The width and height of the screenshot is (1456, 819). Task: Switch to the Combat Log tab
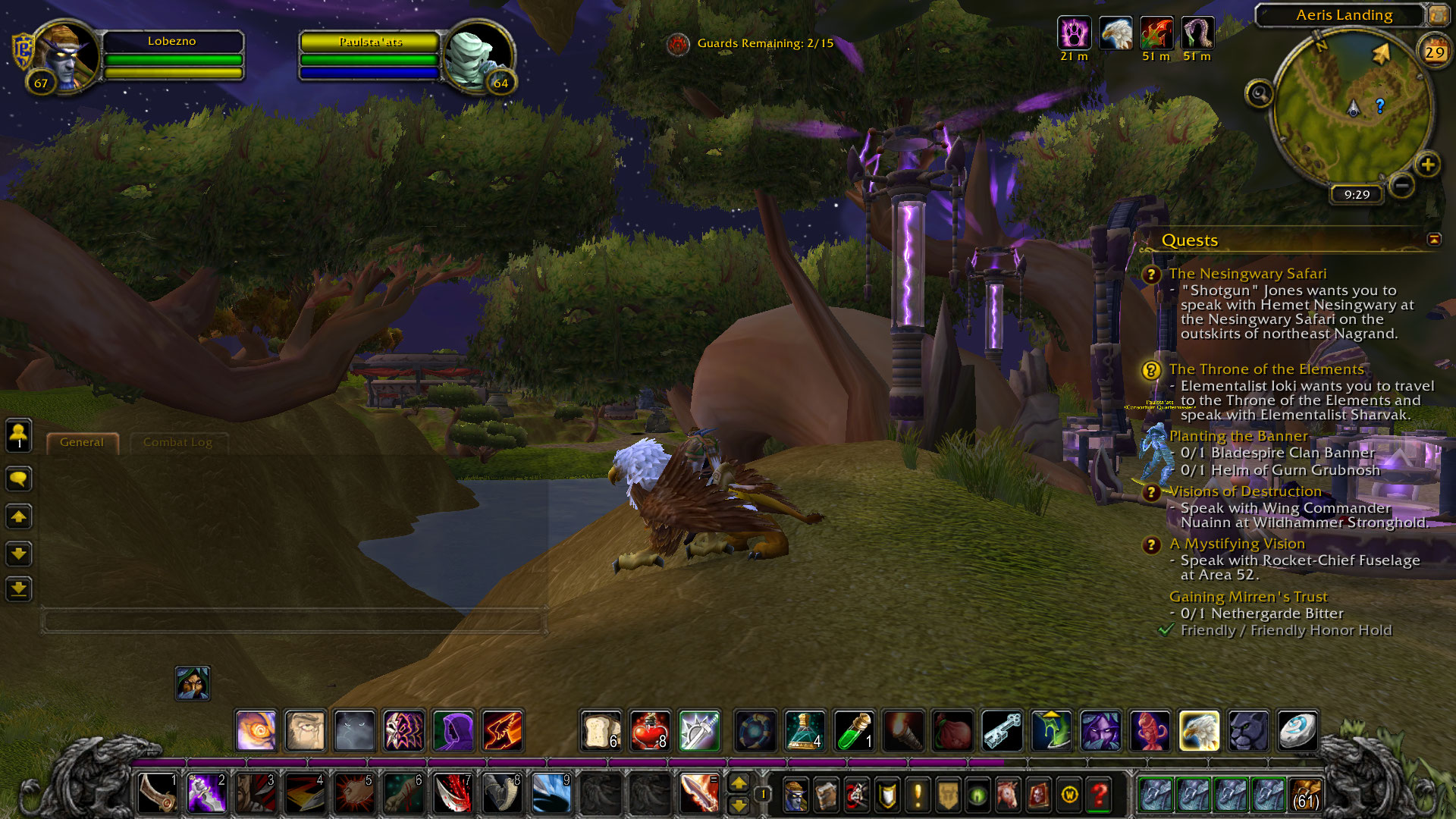coord(177,442)
